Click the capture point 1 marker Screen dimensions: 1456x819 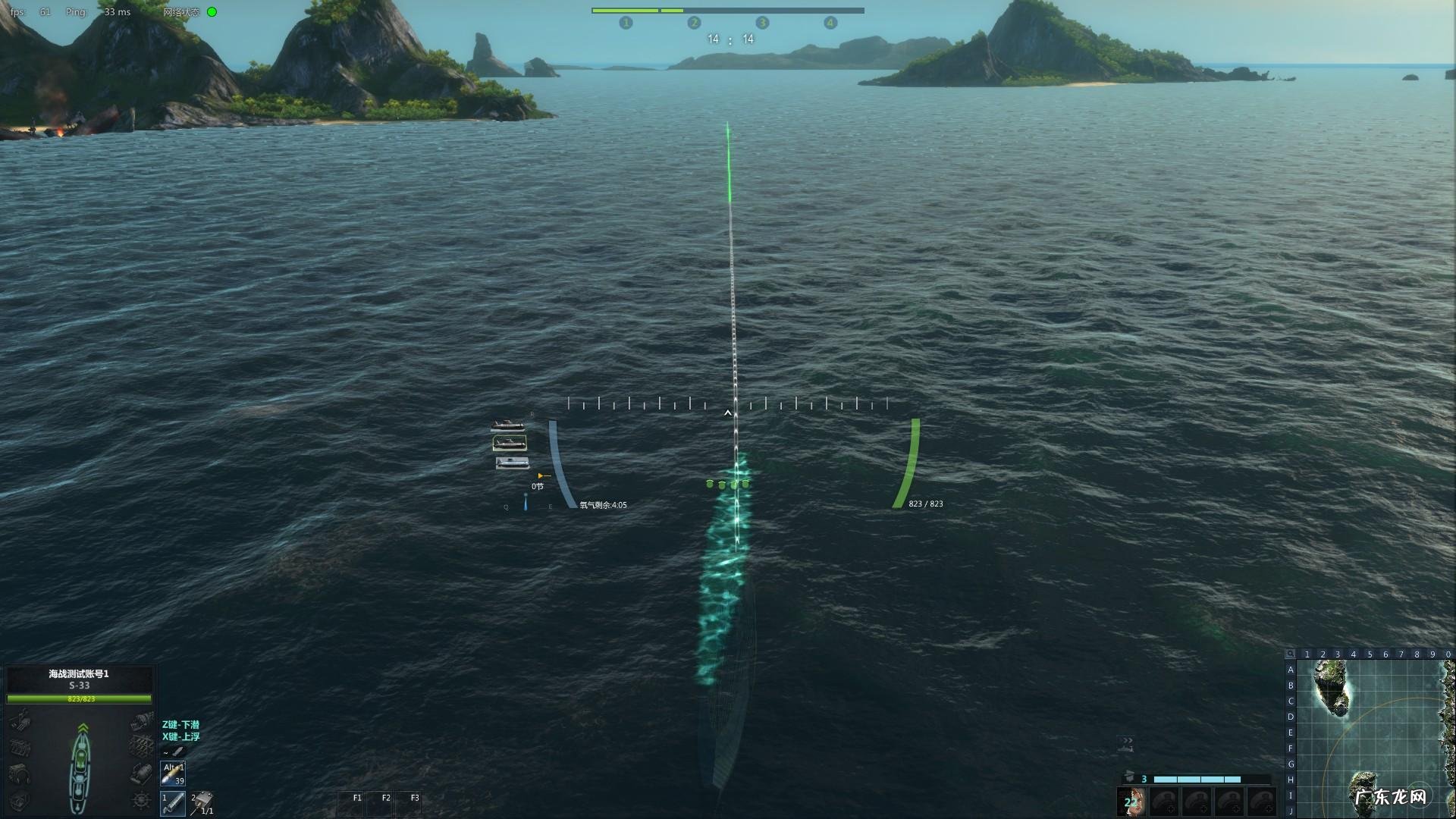tap(626, 23)
